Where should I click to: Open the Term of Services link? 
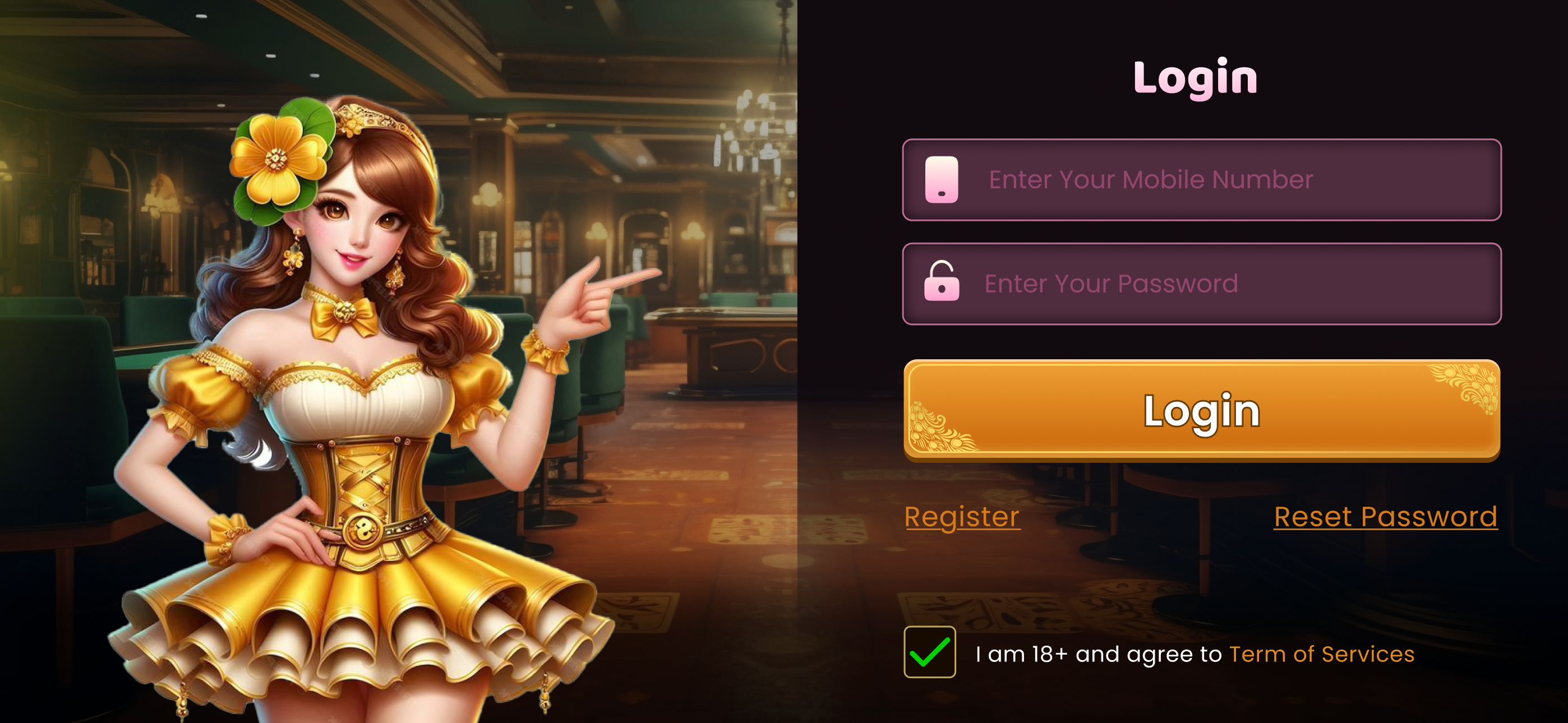1320,654
